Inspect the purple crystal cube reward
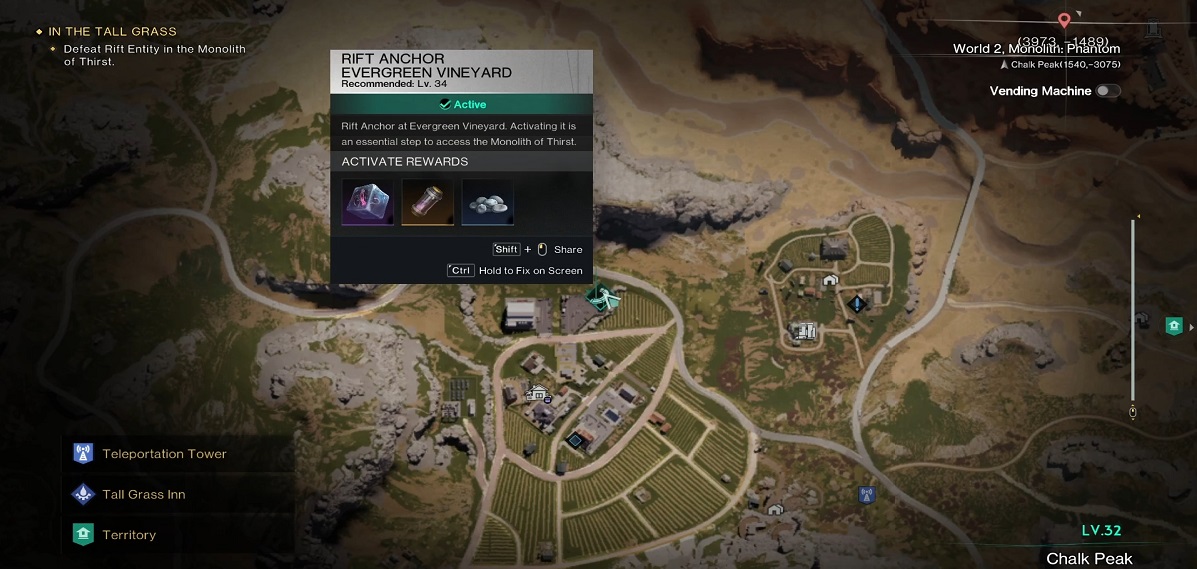The height and width of the screenshot is (569, 1197). point(367,202)
